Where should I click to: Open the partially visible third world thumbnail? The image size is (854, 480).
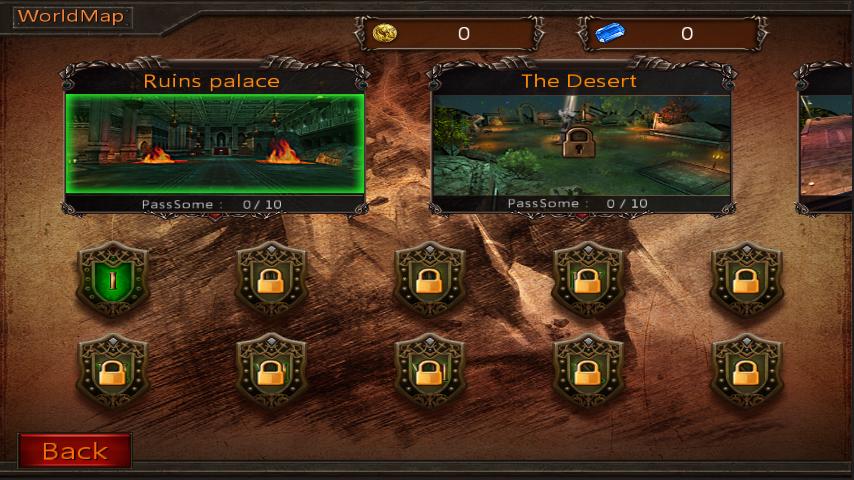(x=826, y=143)
